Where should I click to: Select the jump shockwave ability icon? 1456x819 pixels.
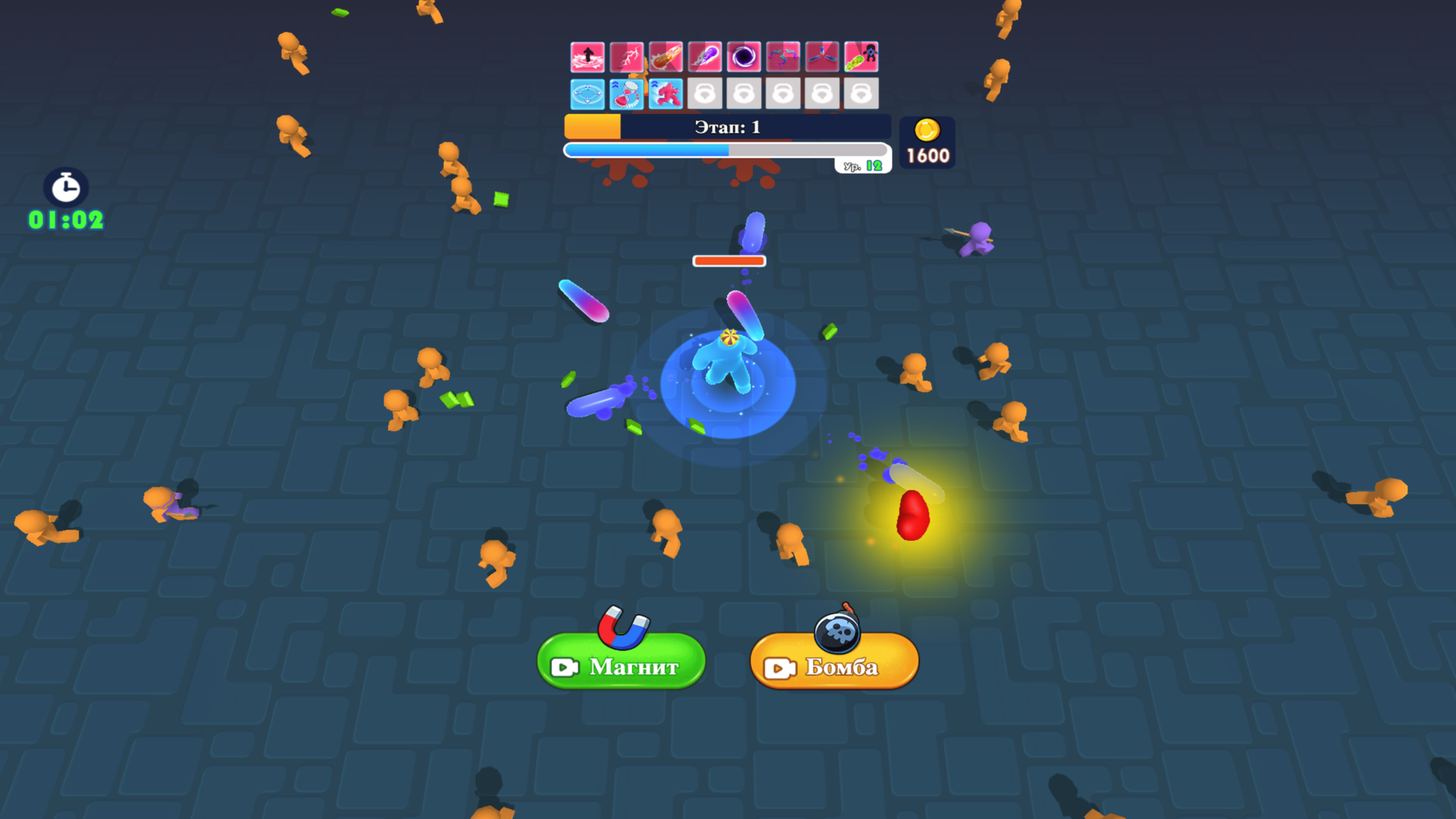(588, 57)
